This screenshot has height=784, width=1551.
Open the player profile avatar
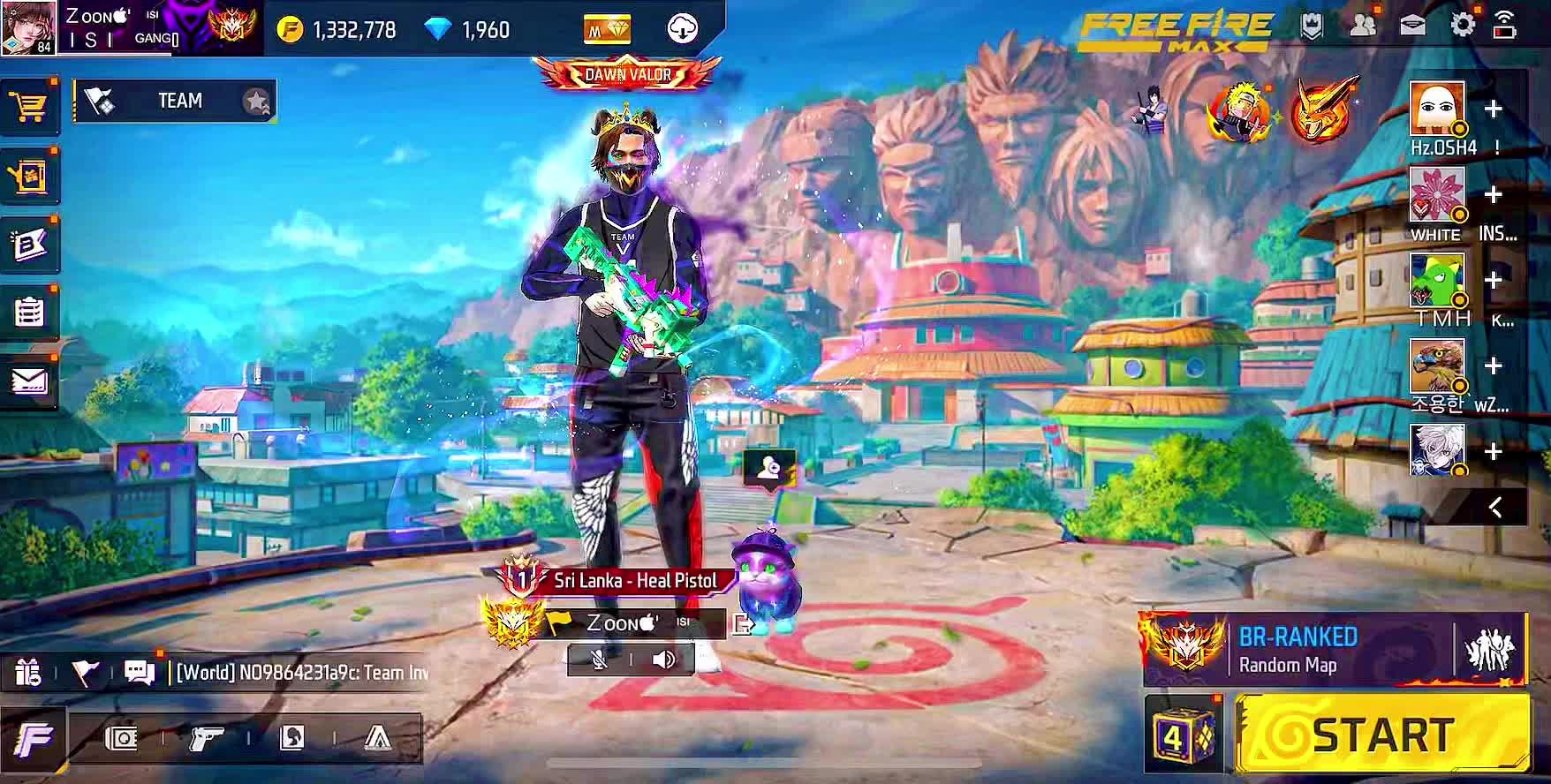28,27
